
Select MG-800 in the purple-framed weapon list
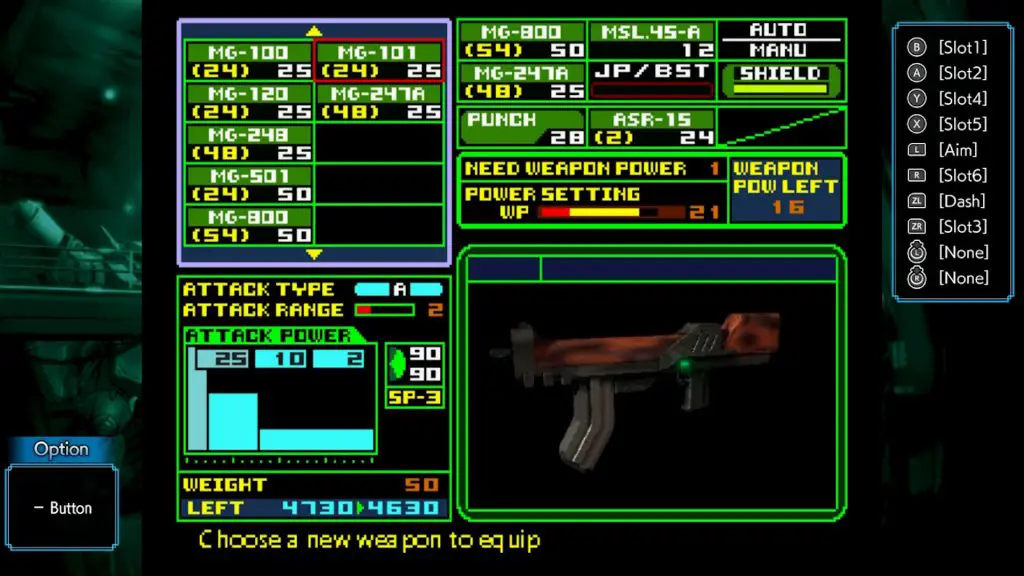click(249, 225)
